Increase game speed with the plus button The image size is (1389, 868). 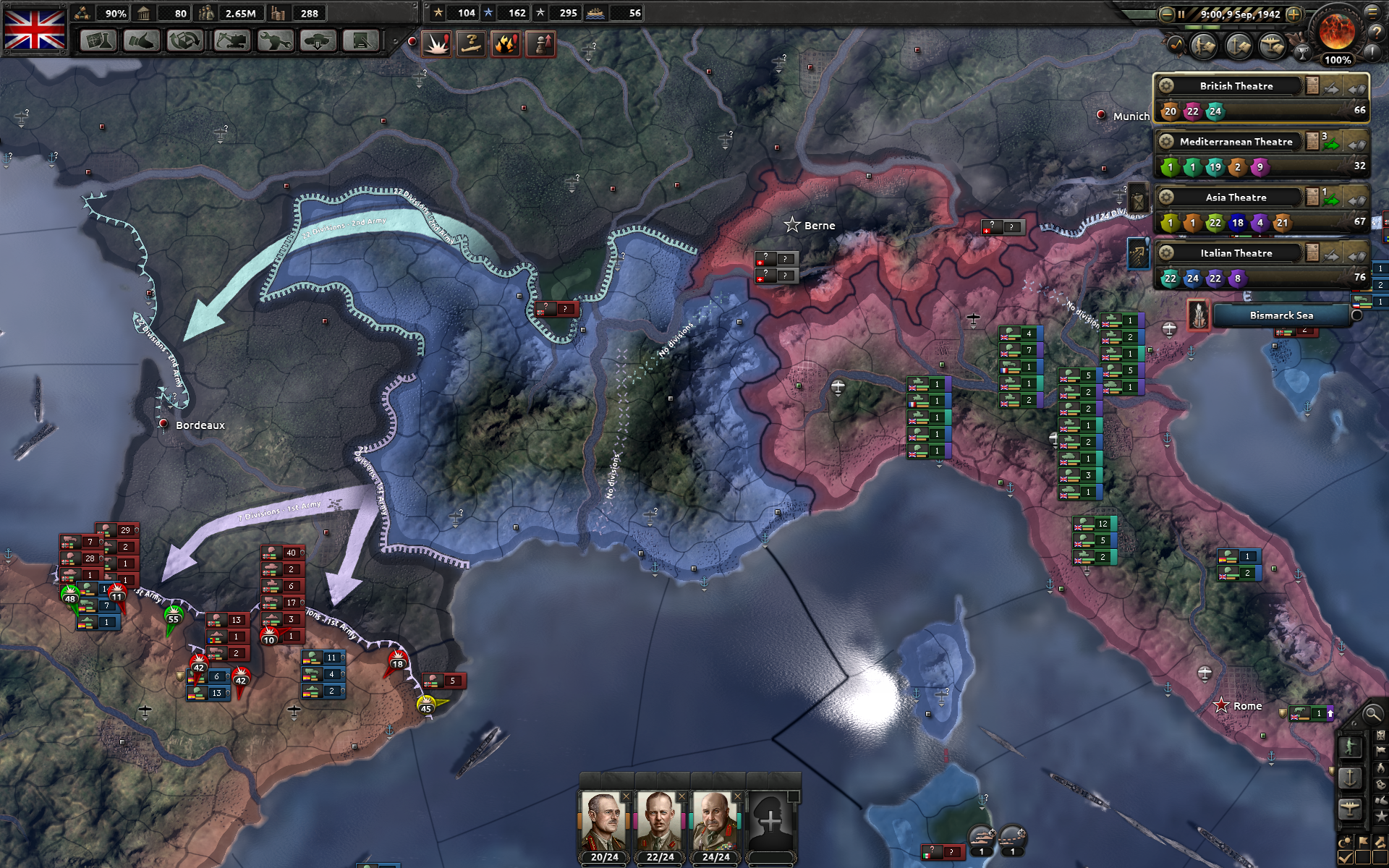pos(1294,15)
